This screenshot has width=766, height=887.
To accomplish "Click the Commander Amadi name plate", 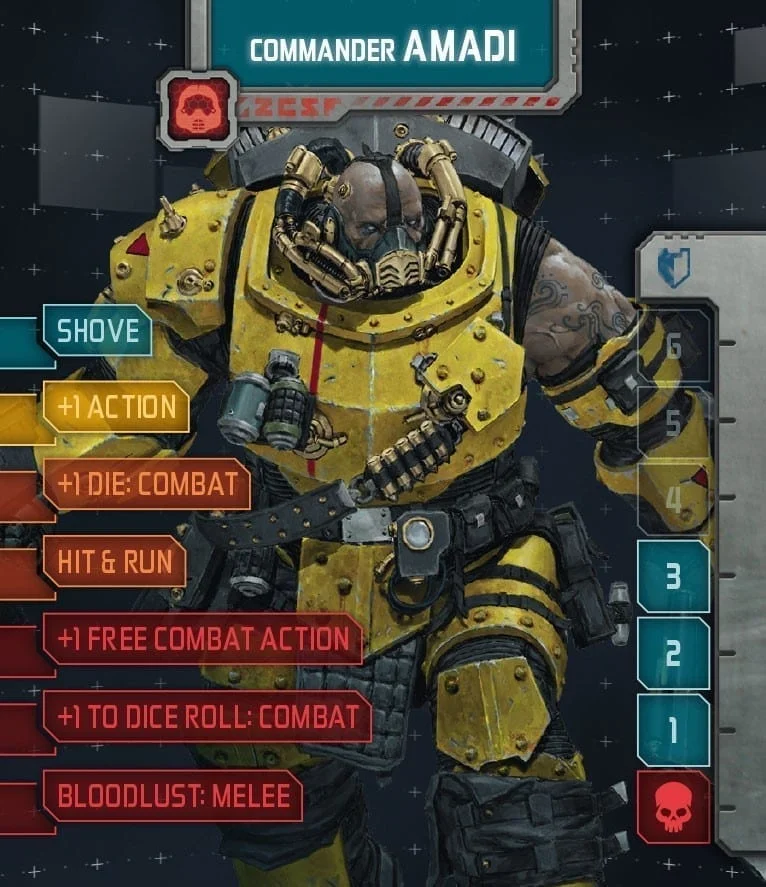I will tap(383, 49).
